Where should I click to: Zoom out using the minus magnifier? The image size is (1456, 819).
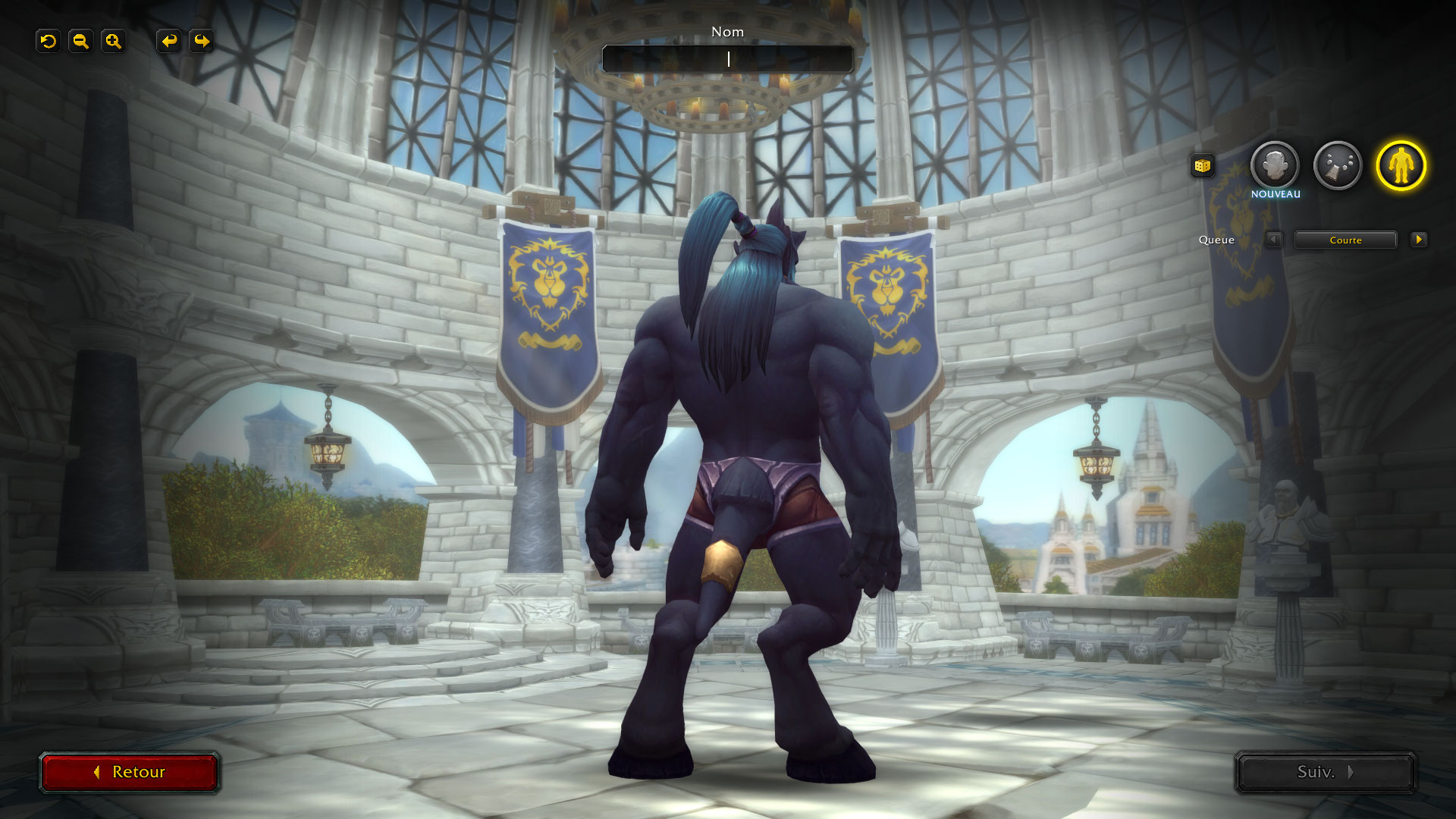tap(80, 41)
